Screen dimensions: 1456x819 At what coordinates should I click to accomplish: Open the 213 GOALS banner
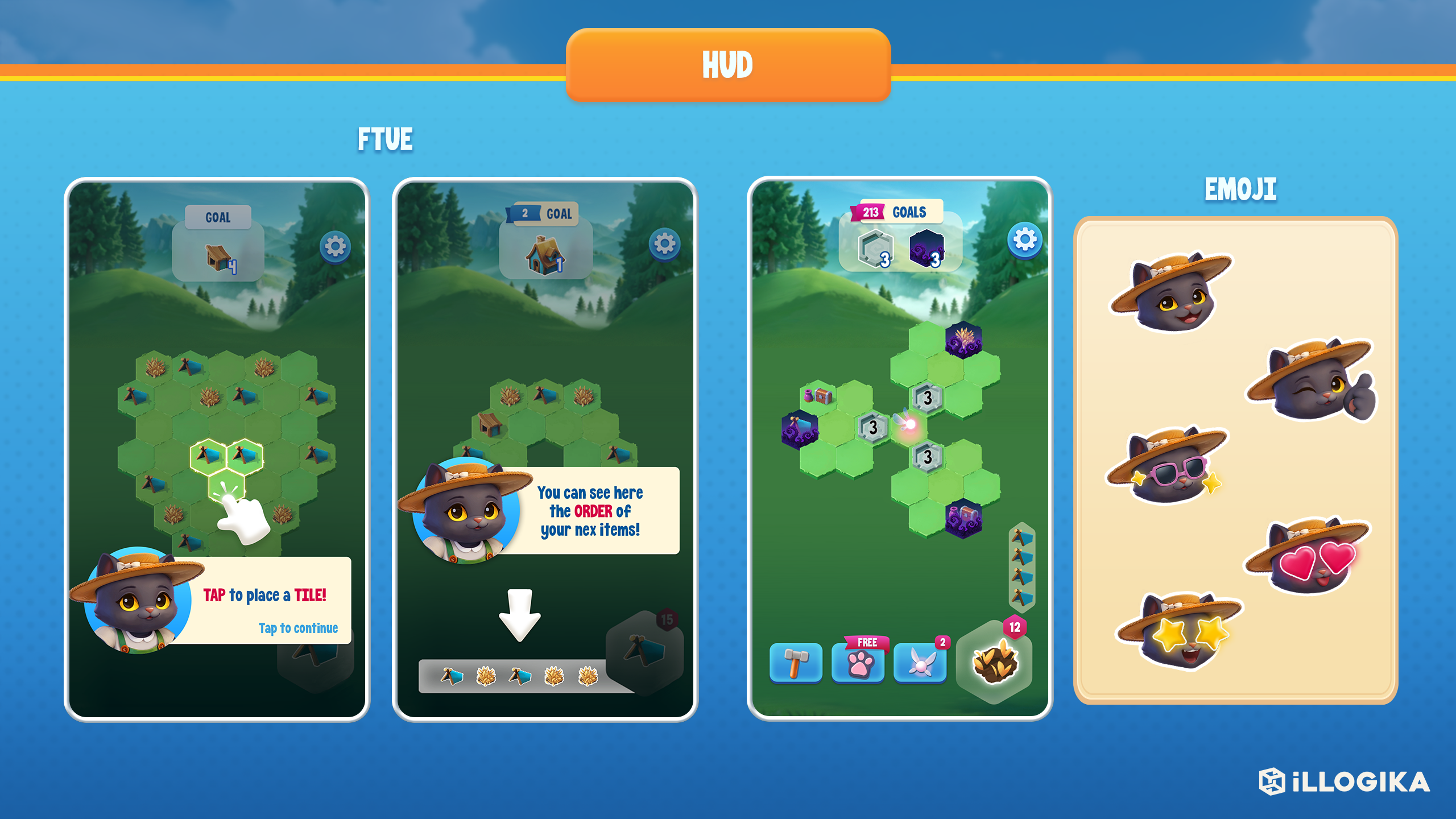pyautogui.click(x=893, y=212)
